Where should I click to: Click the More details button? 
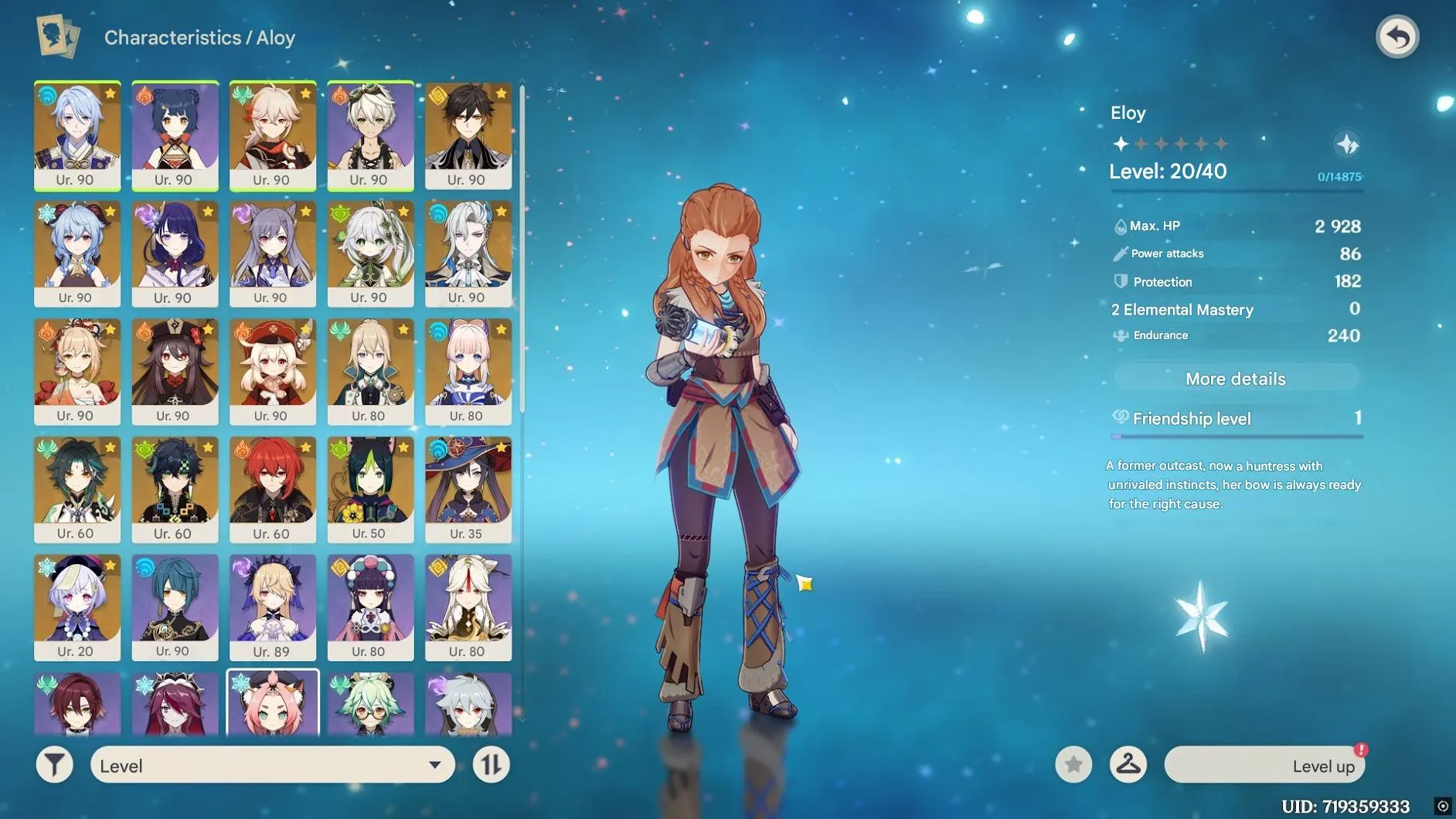(x=1236, y=379)
